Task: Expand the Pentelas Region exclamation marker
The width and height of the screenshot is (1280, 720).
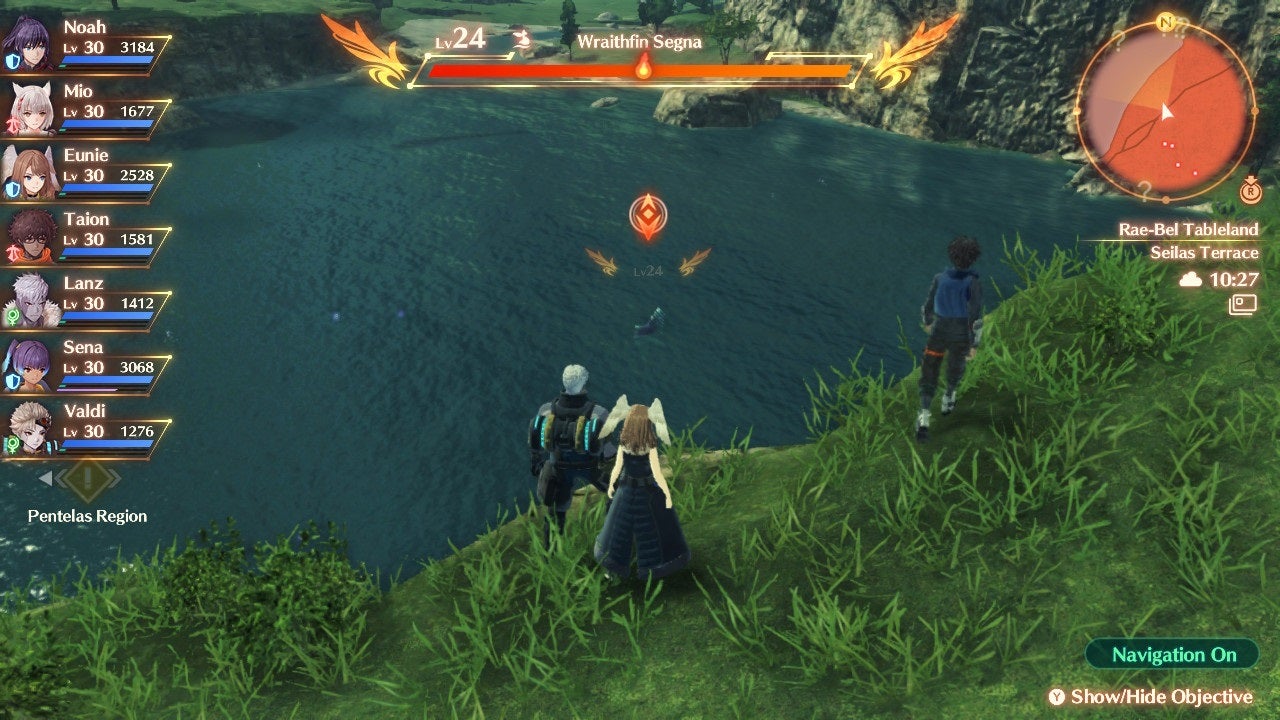Action: [x=88, y=478]
